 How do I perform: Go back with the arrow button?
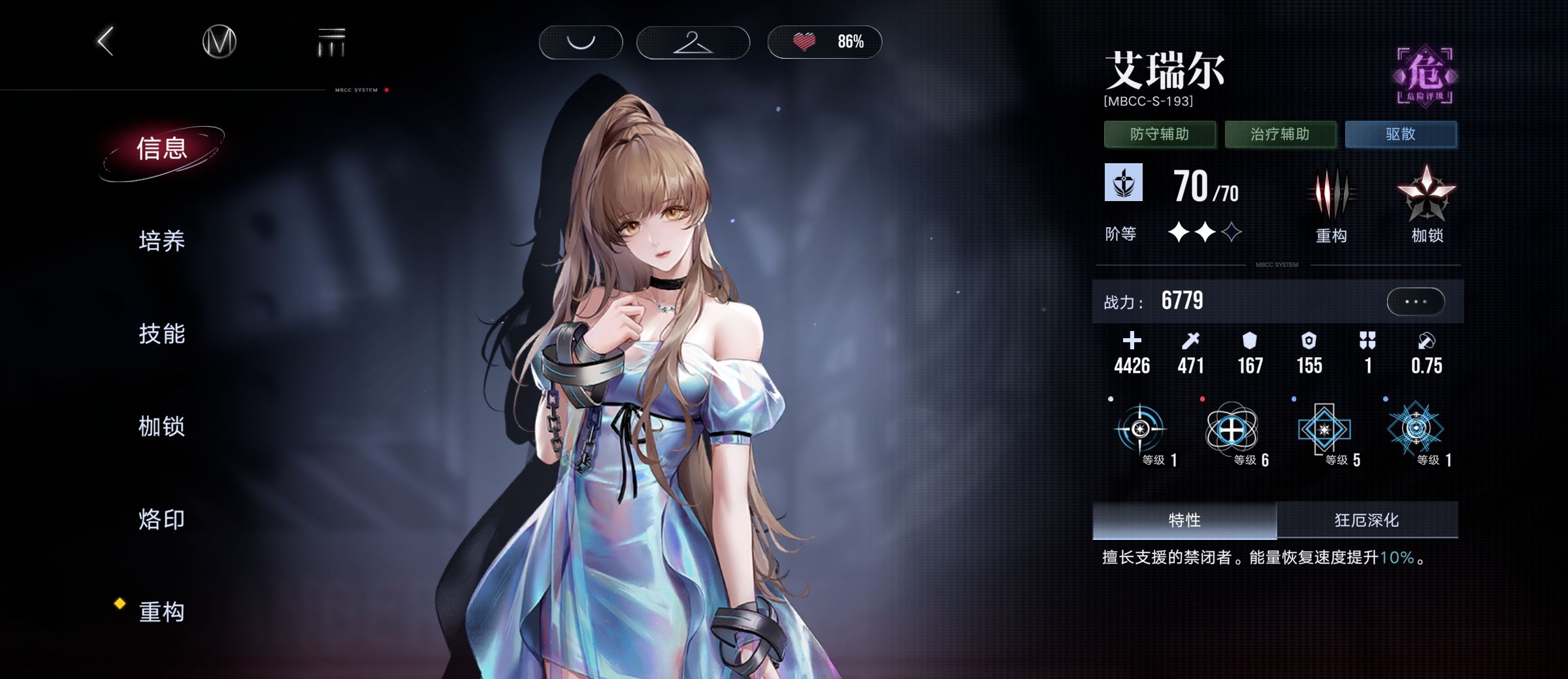(x=106, y=42)
